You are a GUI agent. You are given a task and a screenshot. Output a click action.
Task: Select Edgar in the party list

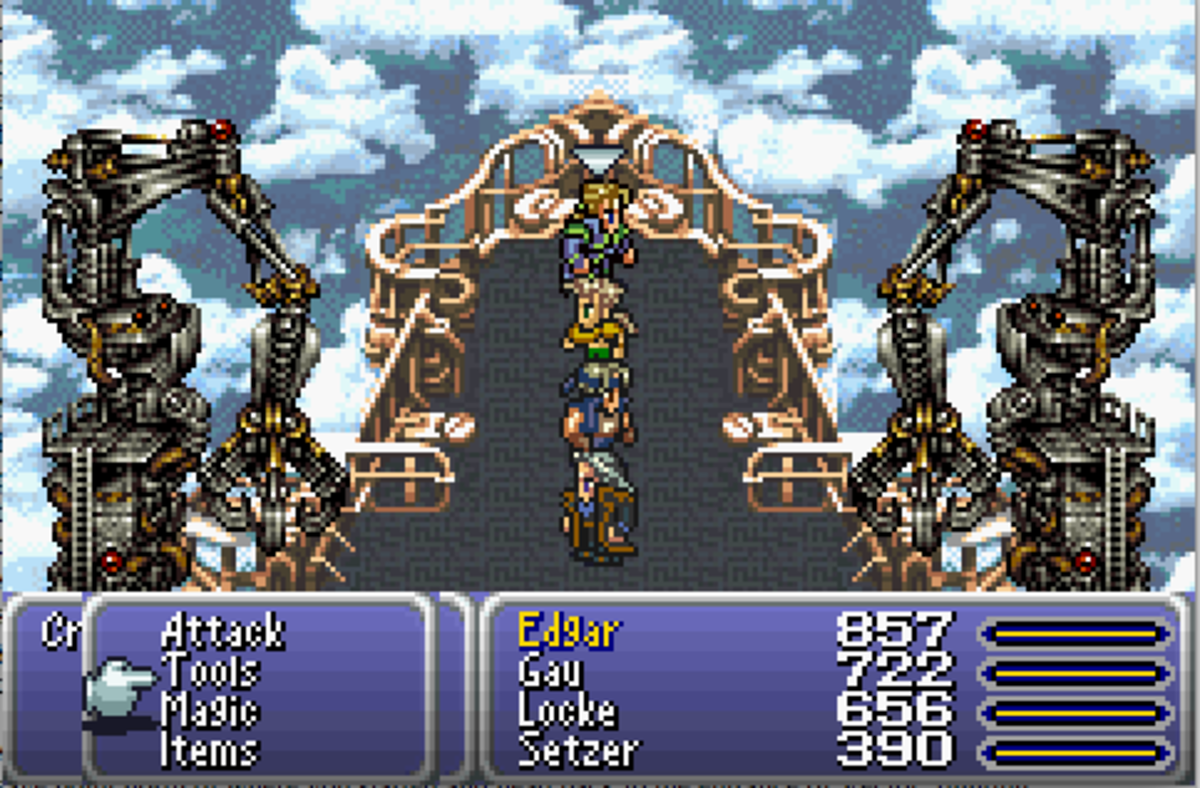568,632
